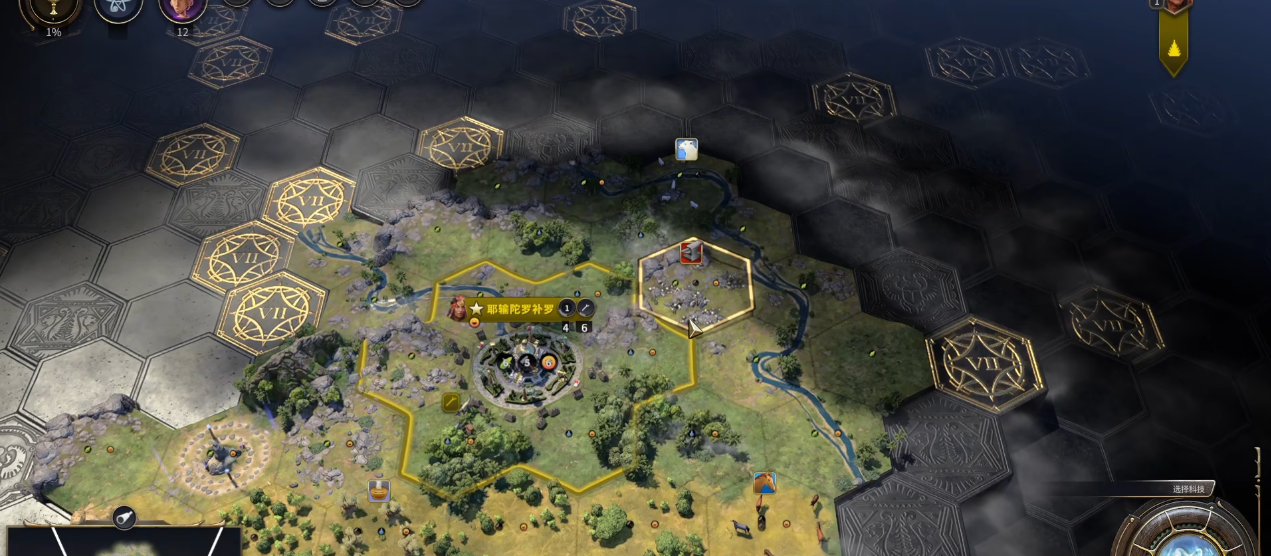Select the 耶输陀罗补罗 city banner
The width and height of the screenshot is (1271, 556).
pos(519,309)
